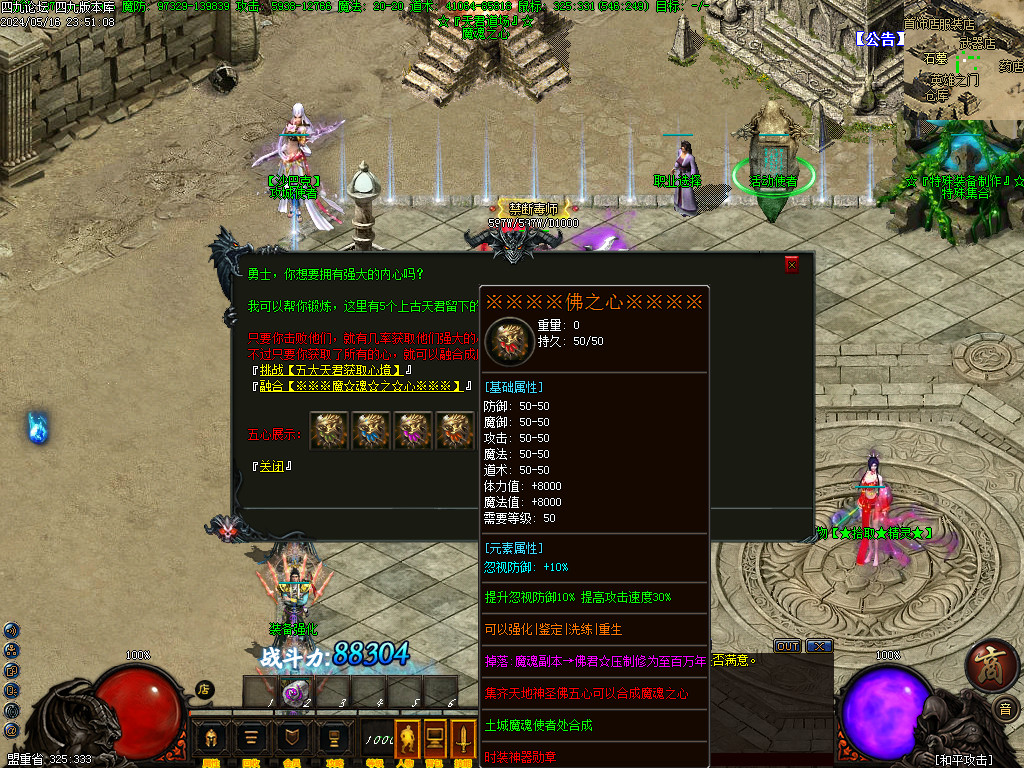Screen dimensions: 1024x768
Task: Select the heart icon with green ribbon
Action: (x=328, y=431)
